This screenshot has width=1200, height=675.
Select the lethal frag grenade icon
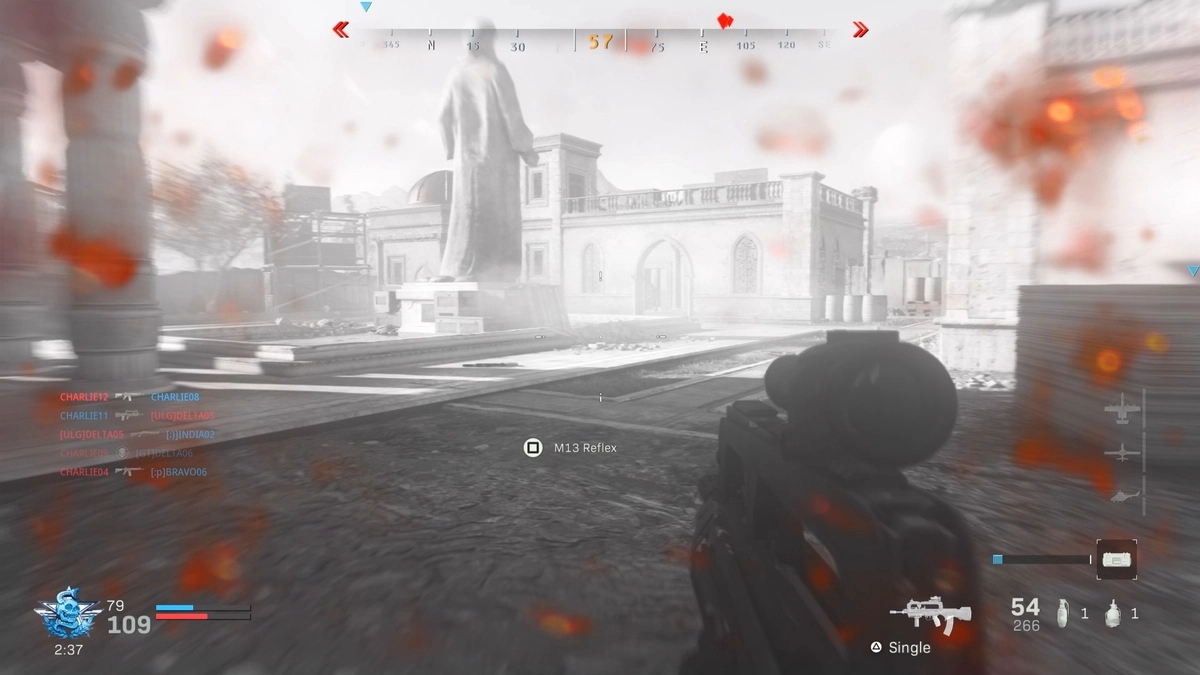(x=1063, y=612)
